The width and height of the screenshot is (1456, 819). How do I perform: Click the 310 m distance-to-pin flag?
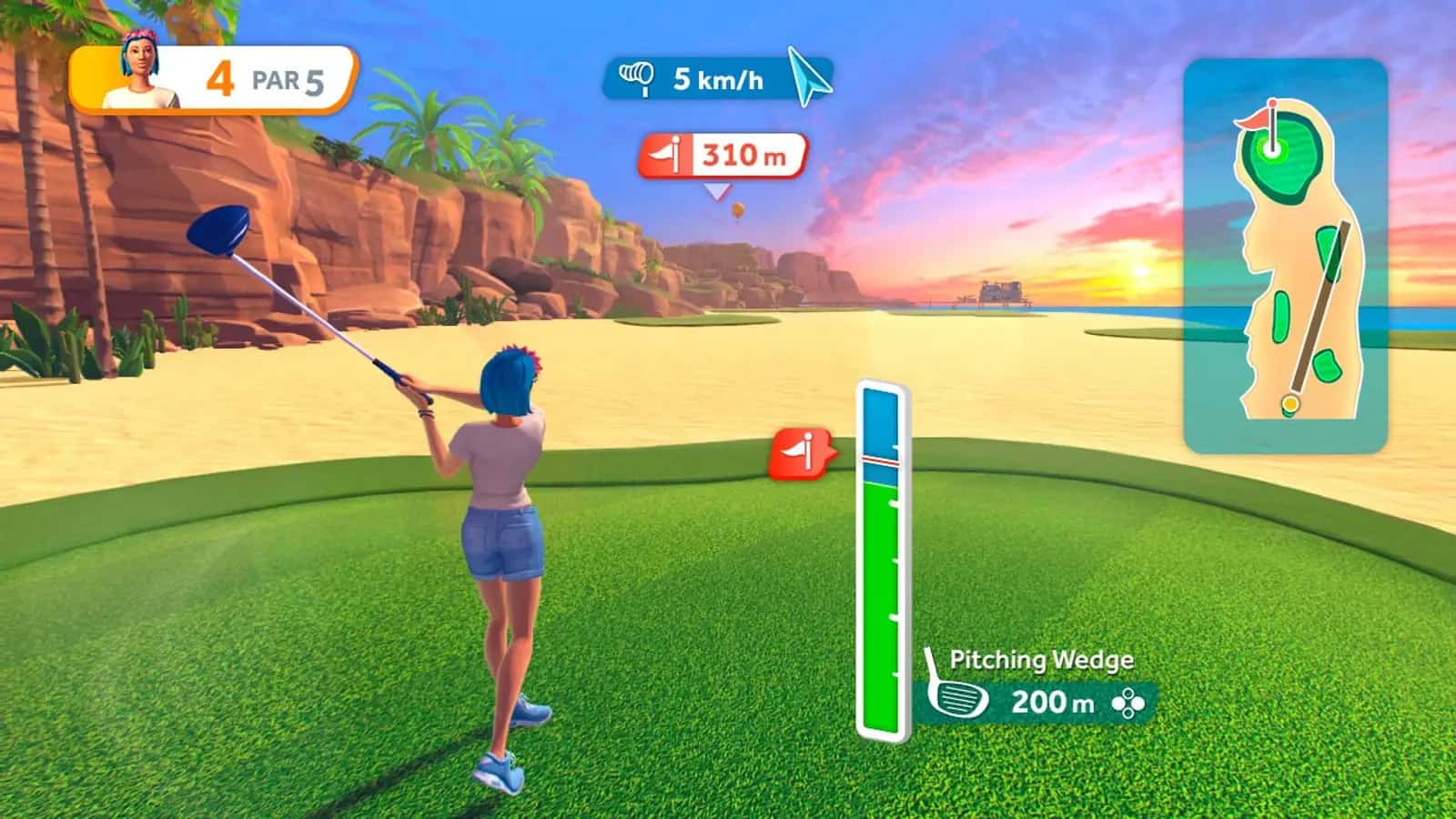pyautogui.click(x=723, y=156)
